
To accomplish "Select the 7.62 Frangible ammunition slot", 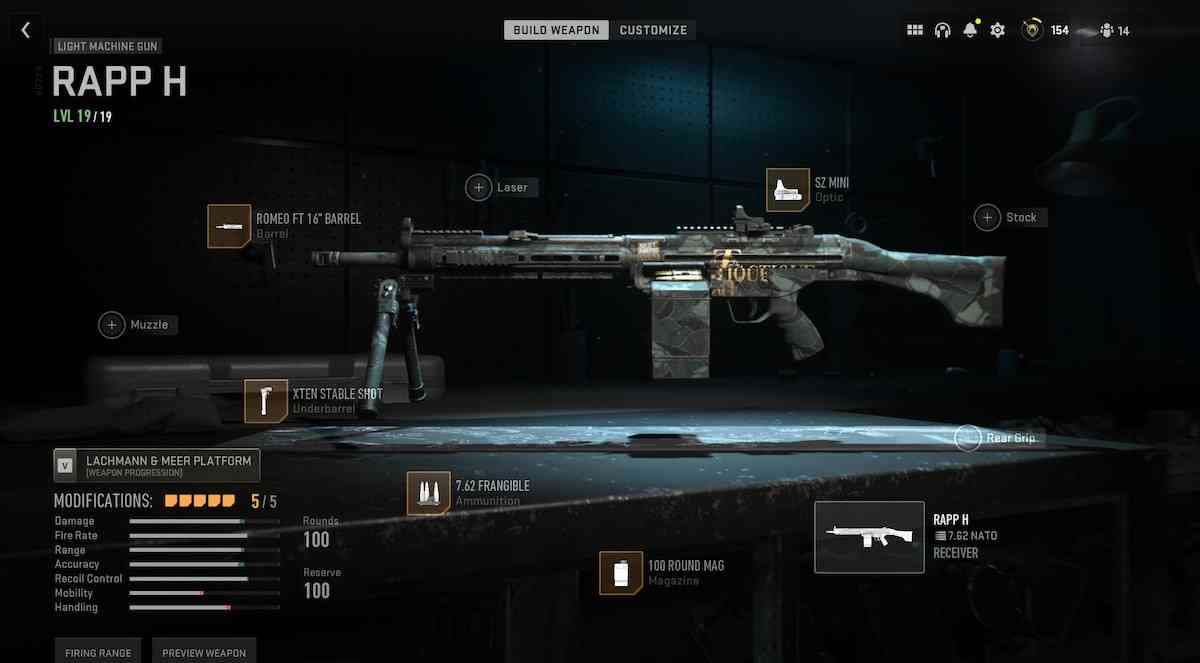I will click(428, 493).
